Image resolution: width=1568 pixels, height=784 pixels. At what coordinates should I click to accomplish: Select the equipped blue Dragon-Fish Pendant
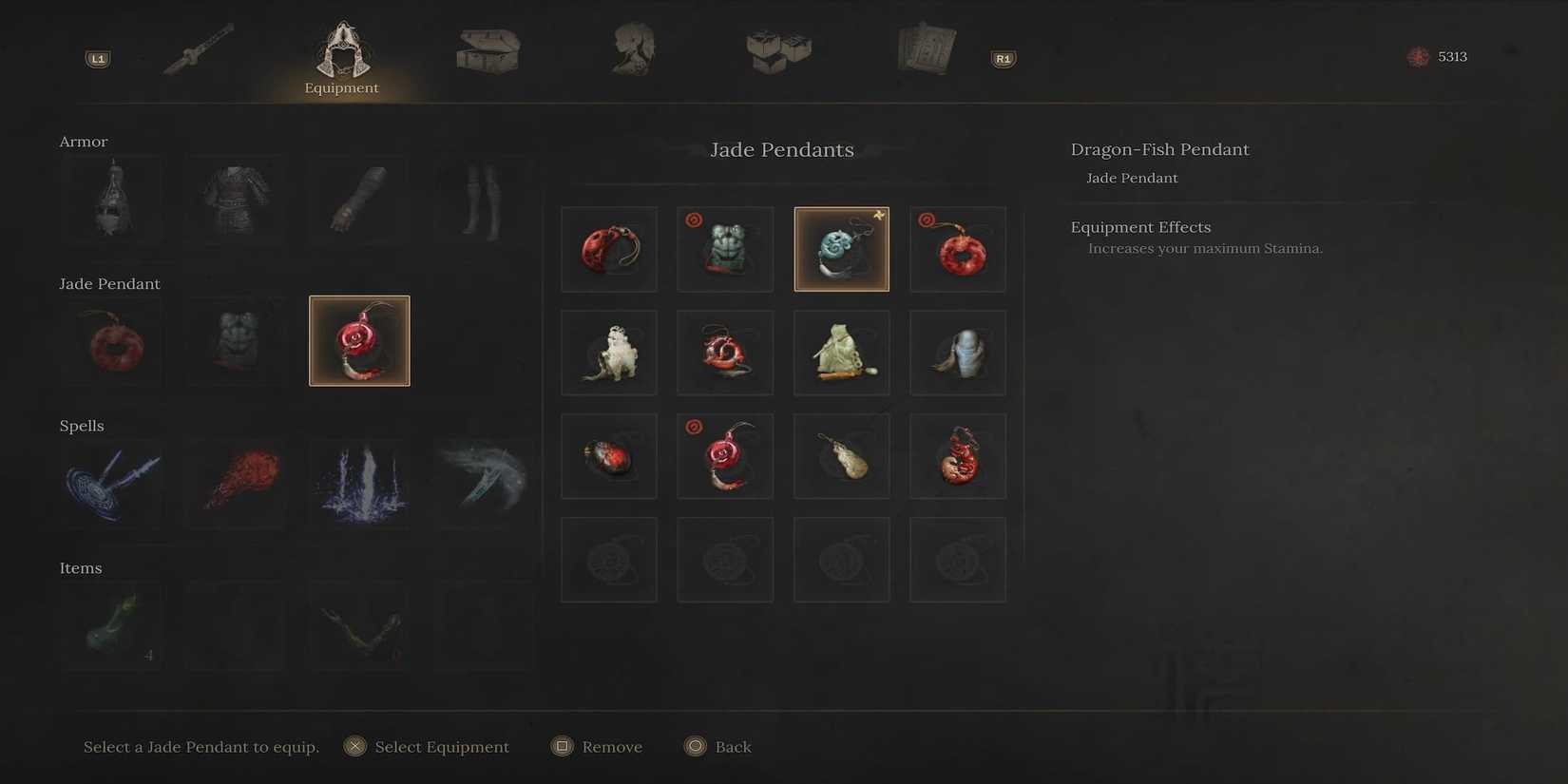841,248
